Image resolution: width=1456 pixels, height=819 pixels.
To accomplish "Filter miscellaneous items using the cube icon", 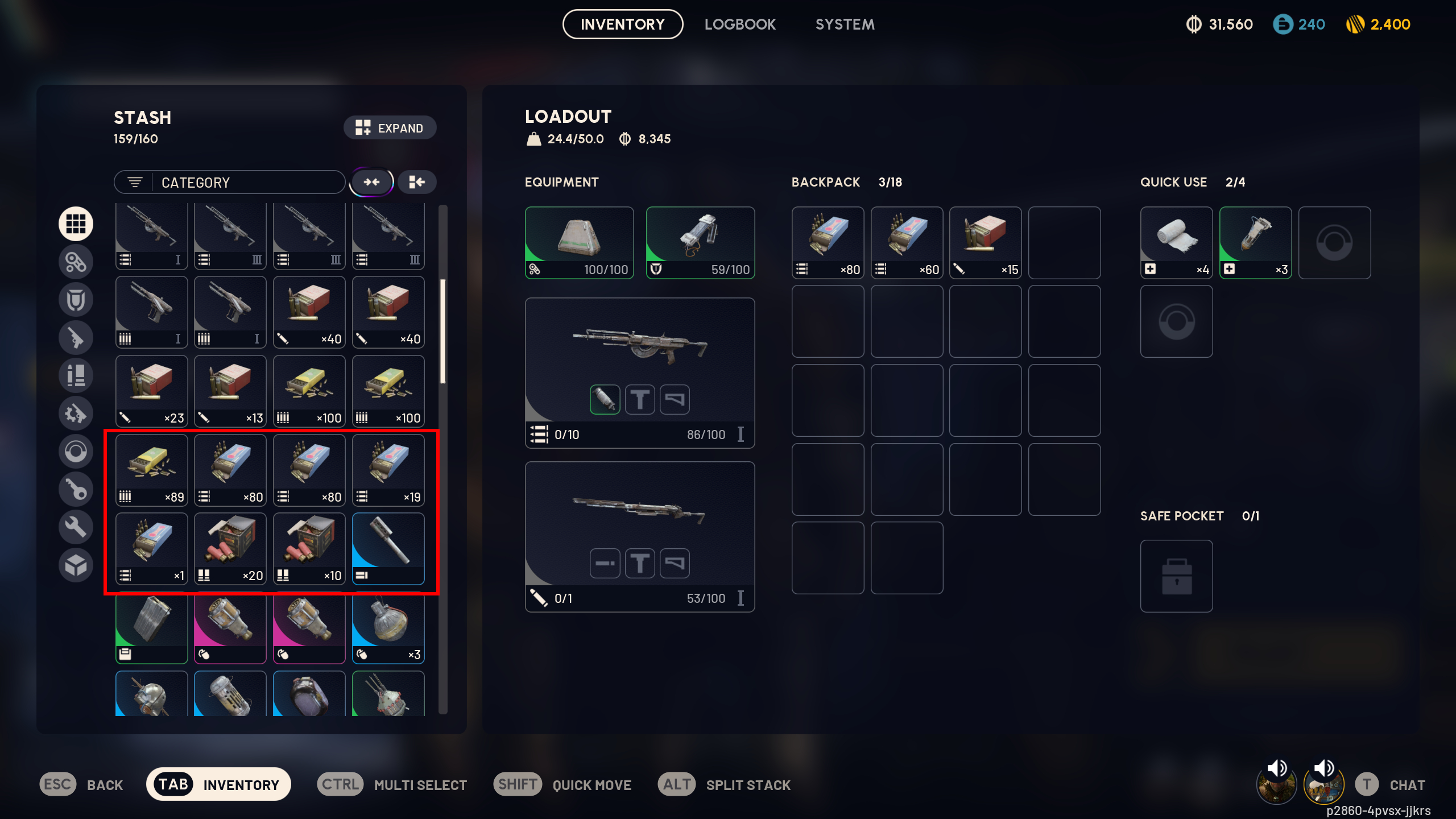I will tap(76, 565).
